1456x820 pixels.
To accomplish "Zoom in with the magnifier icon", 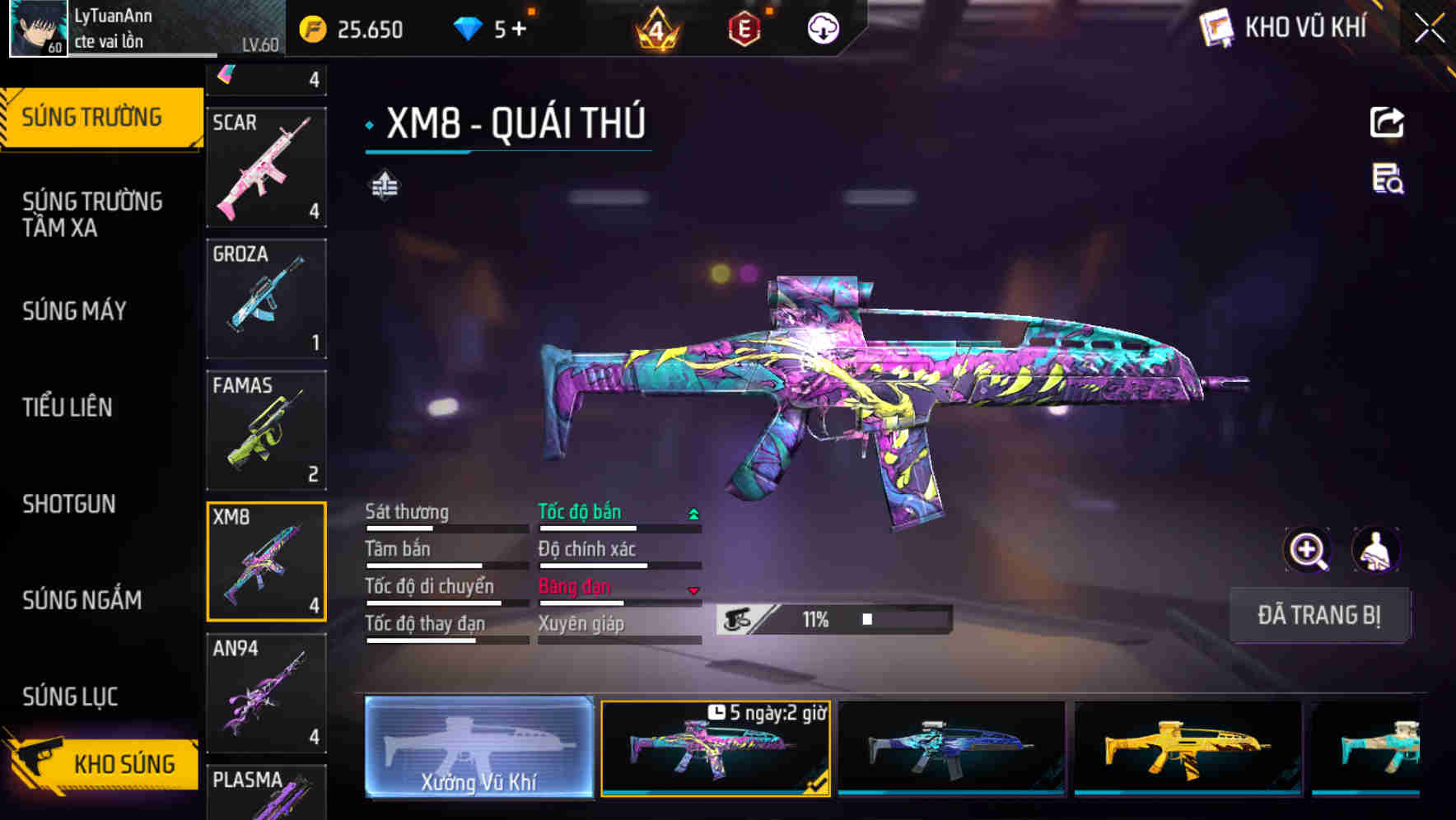I will (x=1308, y=550).
